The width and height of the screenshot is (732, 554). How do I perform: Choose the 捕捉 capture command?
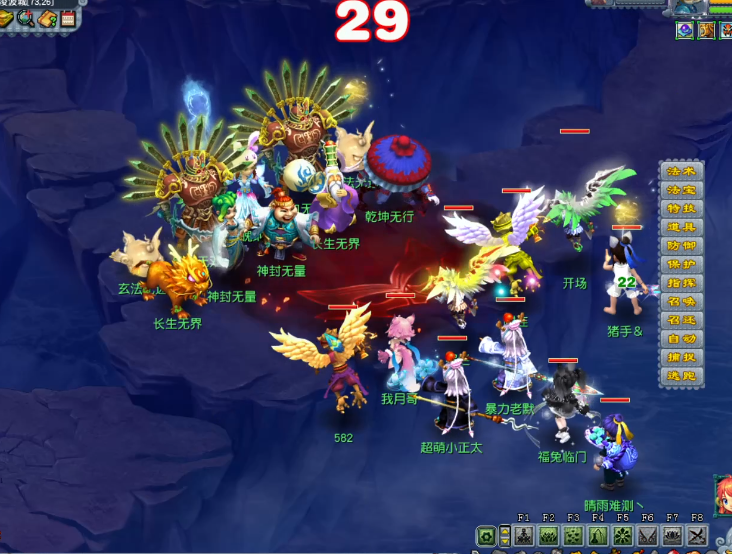[681, 357]
